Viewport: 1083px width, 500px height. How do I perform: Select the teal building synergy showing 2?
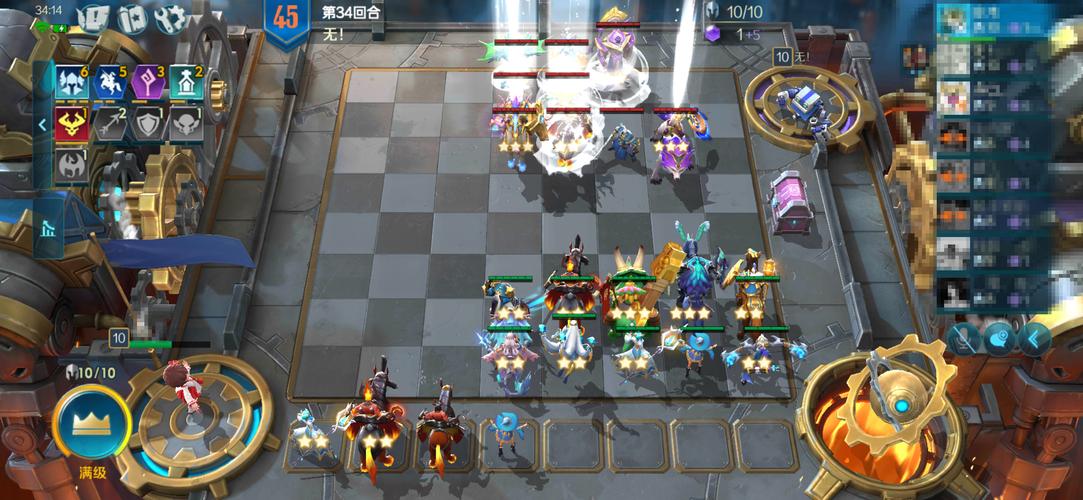click(x=184, y=83)
